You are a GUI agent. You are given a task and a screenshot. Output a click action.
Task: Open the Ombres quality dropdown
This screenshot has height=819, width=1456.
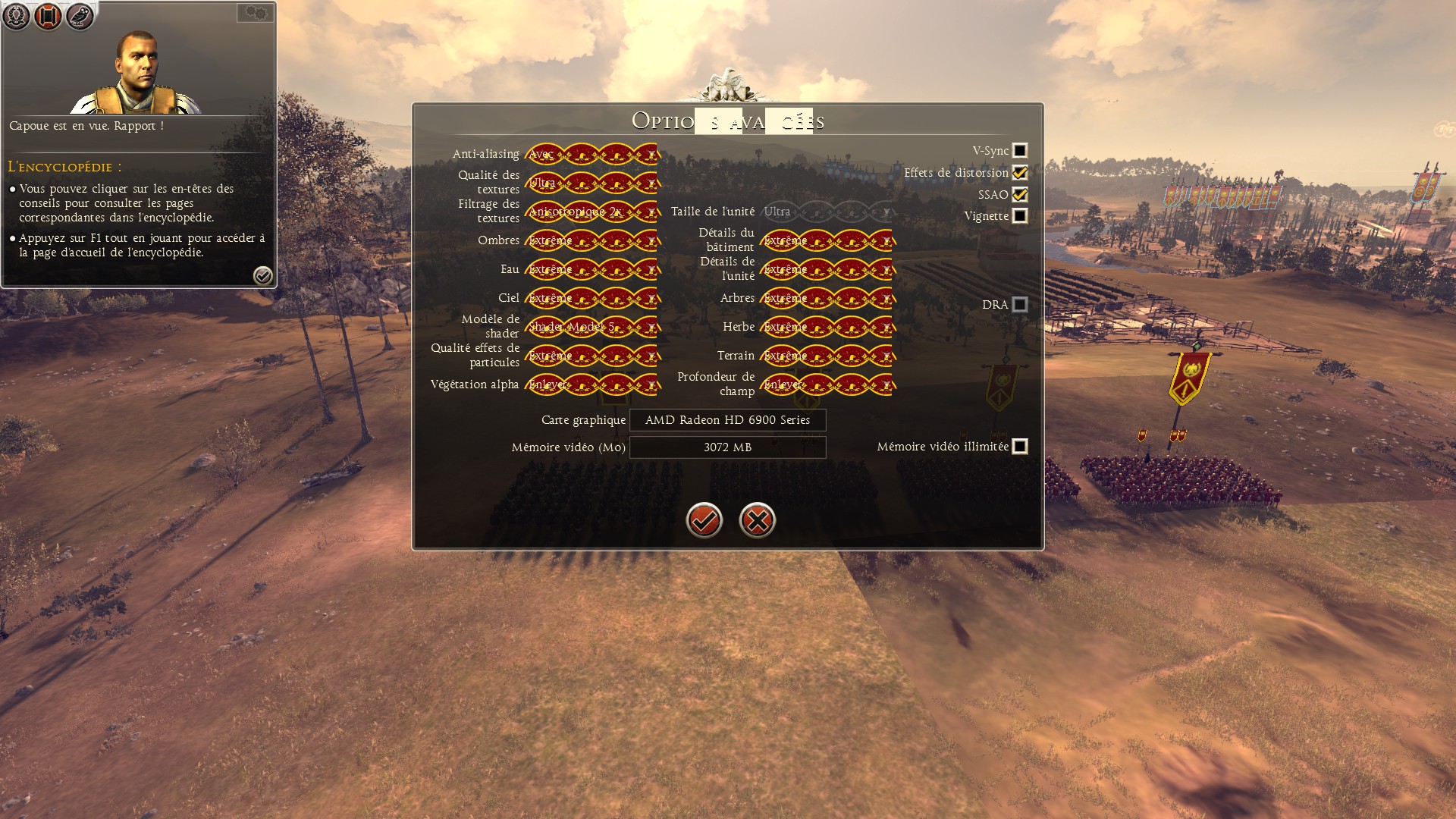coord(591,240)
